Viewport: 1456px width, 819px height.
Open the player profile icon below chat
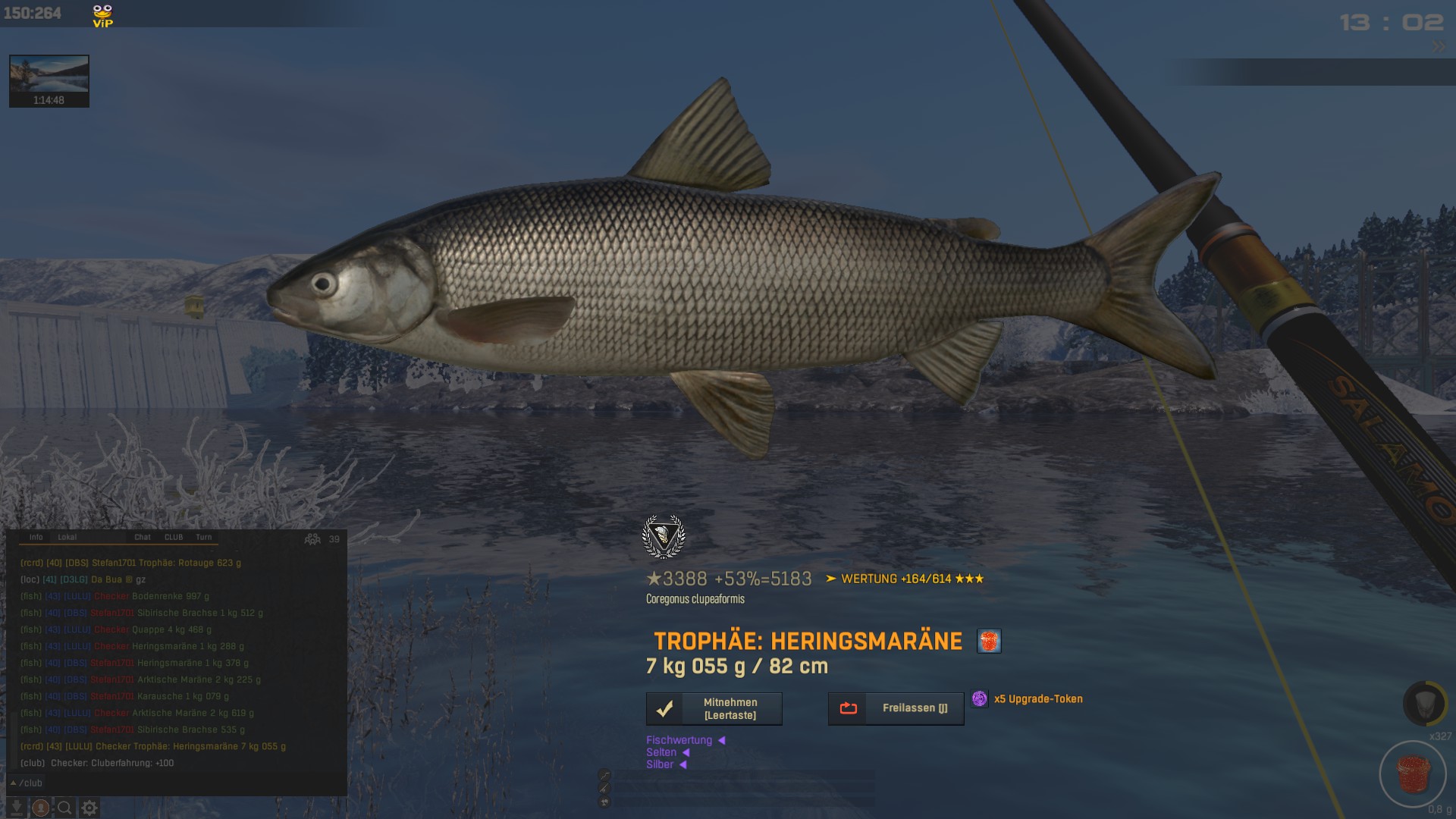[41, 808]
